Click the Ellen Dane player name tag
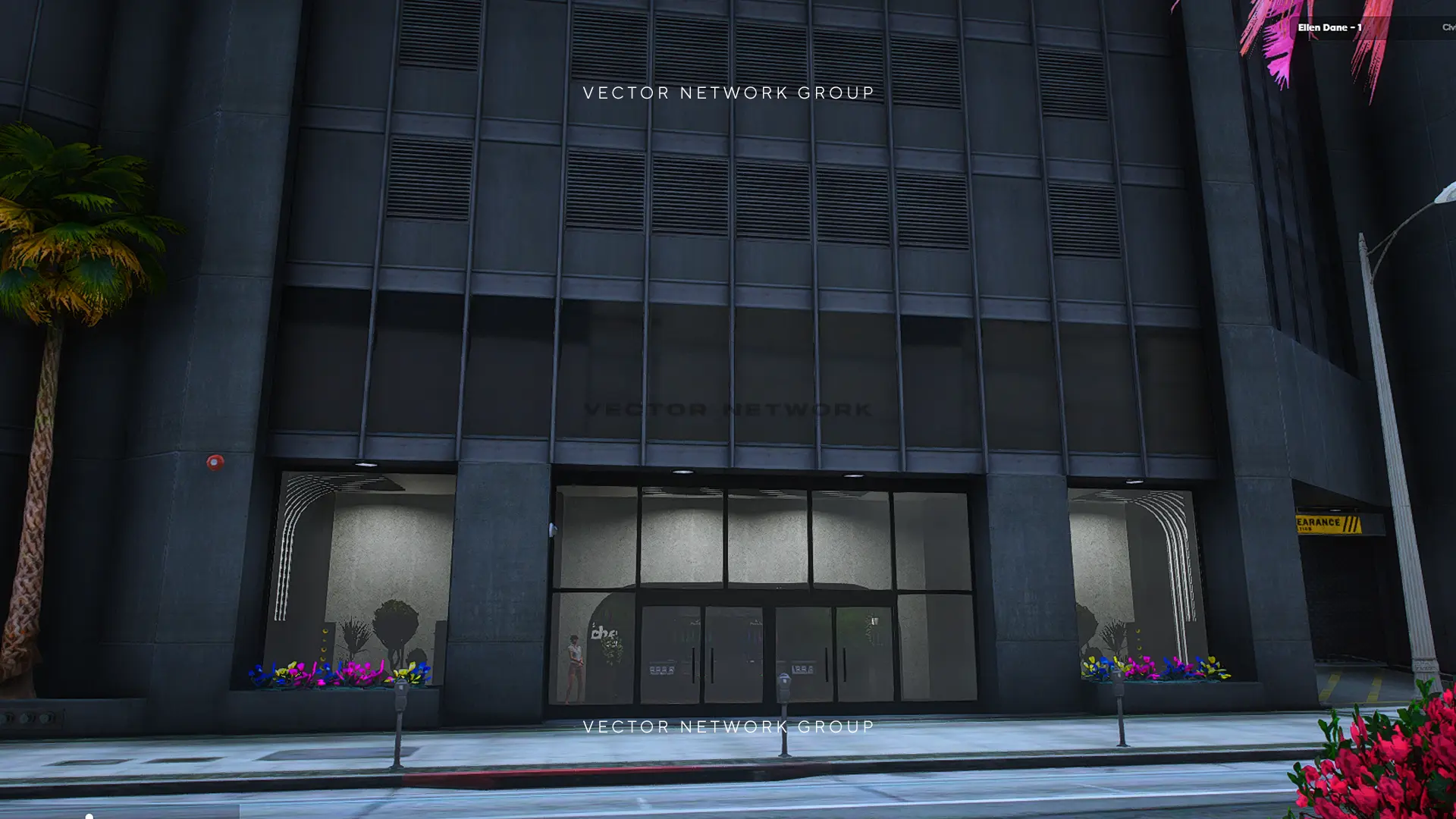 pos(1329,27)
